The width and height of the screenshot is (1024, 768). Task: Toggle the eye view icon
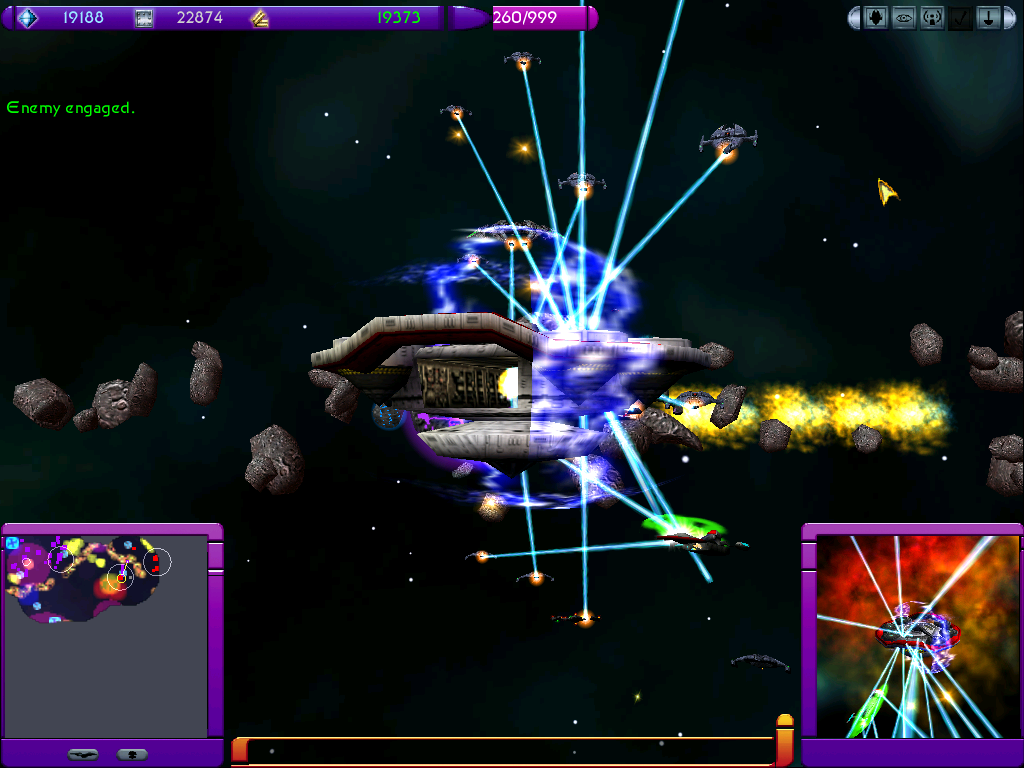point(904,18)
